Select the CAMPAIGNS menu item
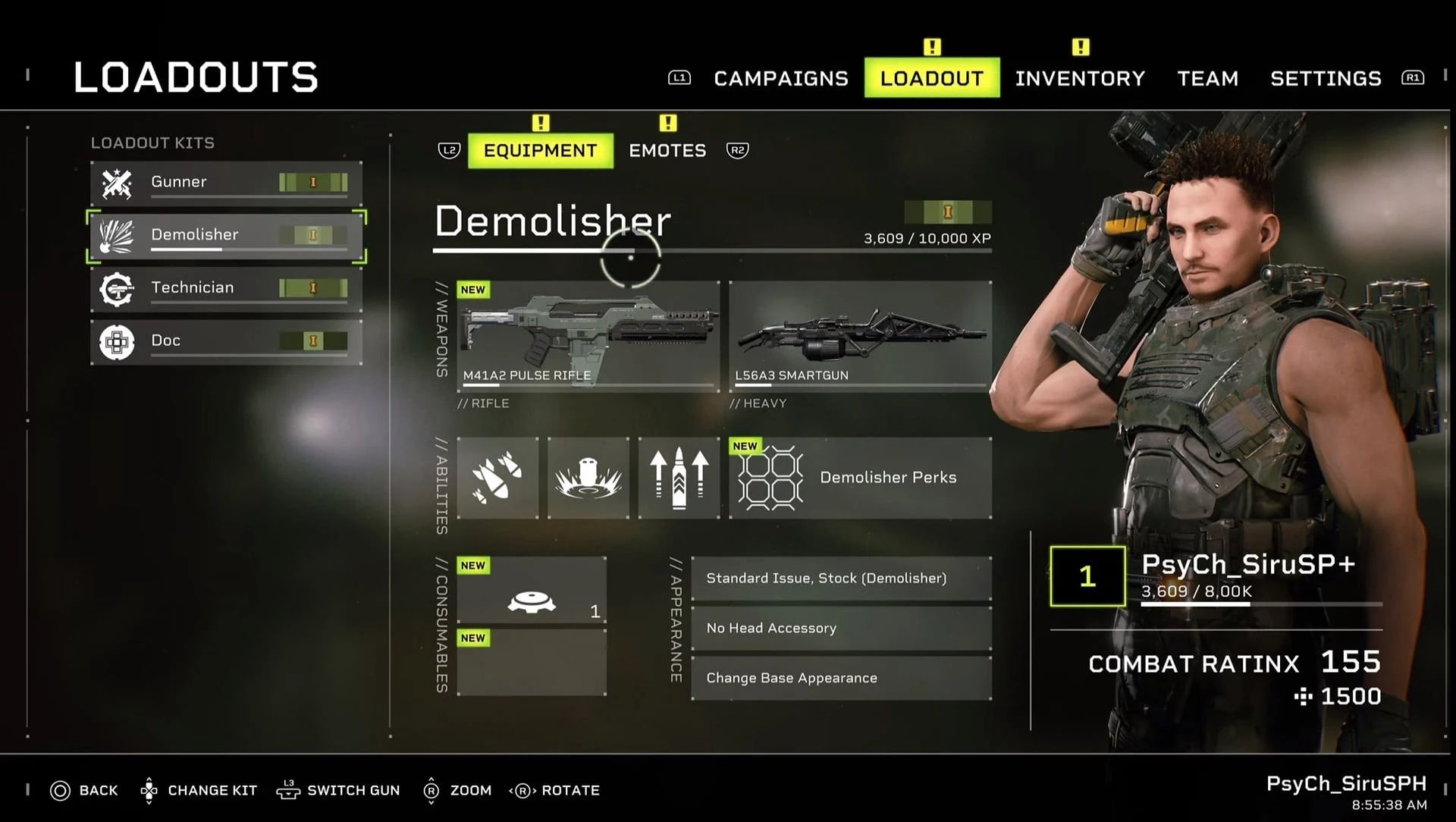 point(780,78)
